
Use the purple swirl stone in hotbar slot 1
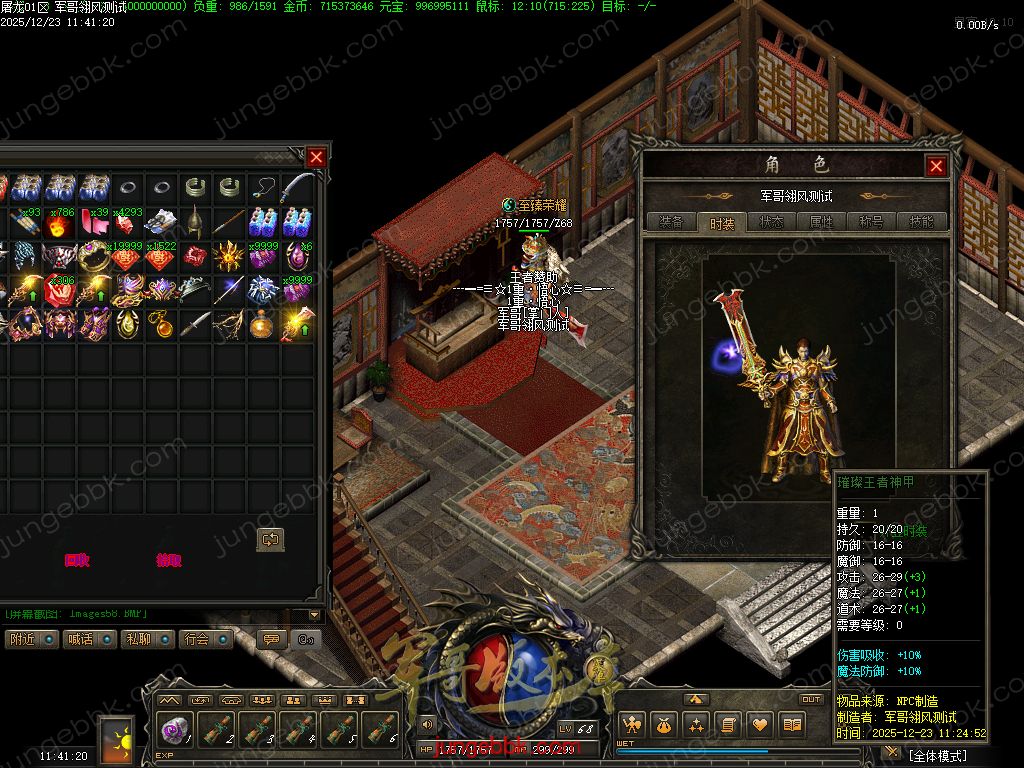pos(175,730)
